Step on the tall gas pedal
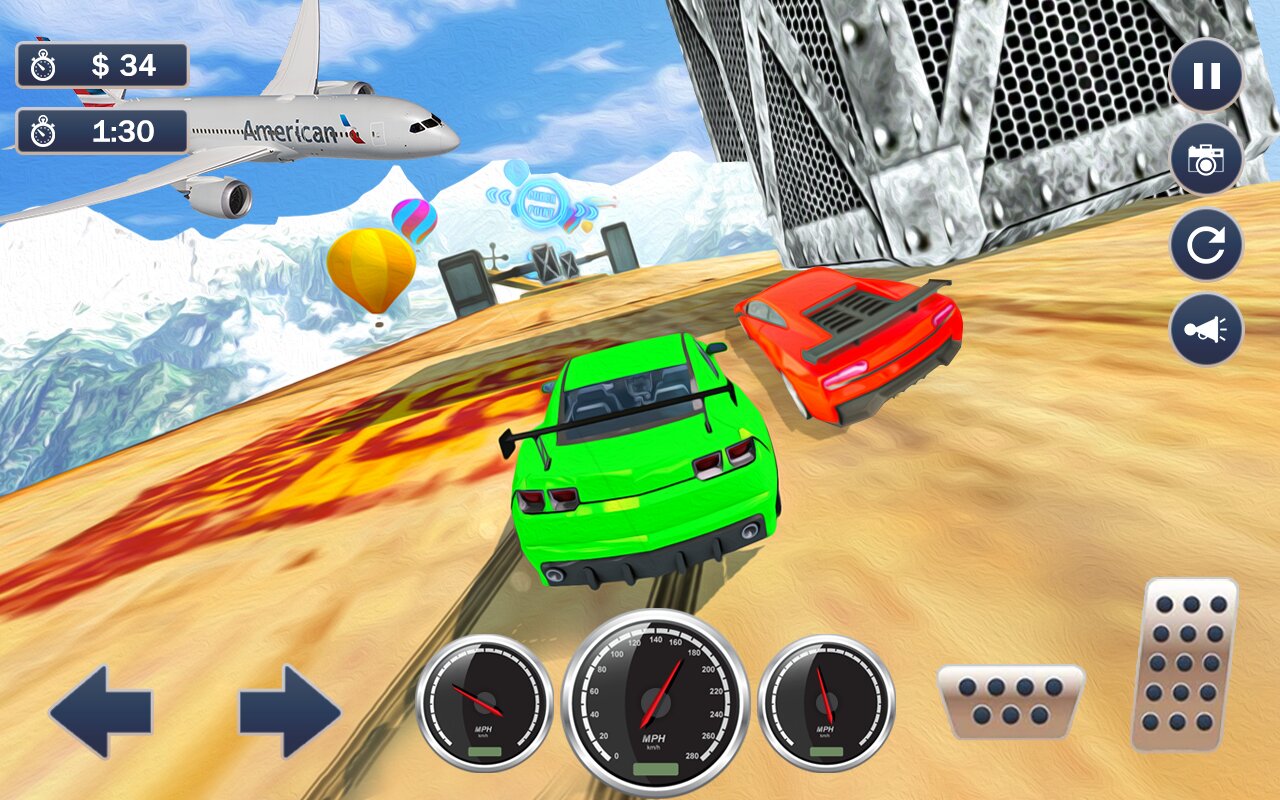Screen dimensions: 1280x800 [1184, 663]
